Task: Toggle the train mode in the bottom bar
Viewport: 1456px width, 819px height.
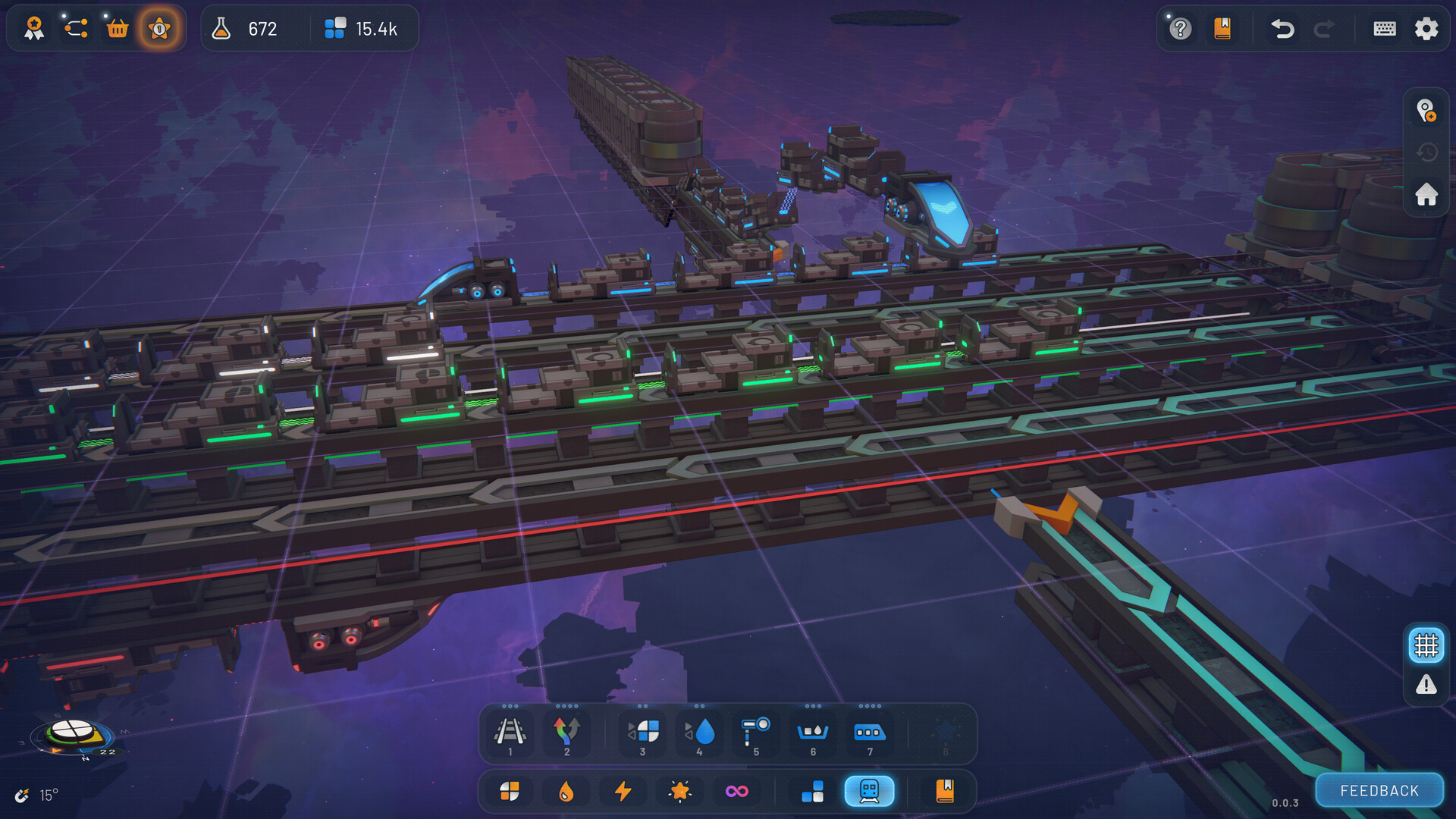Action: pos(869,791)
